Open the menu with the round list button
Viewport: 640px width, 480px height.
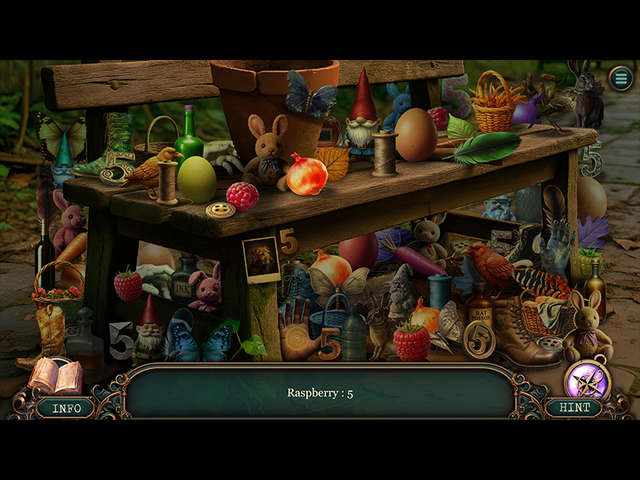[x=621, y=78]
